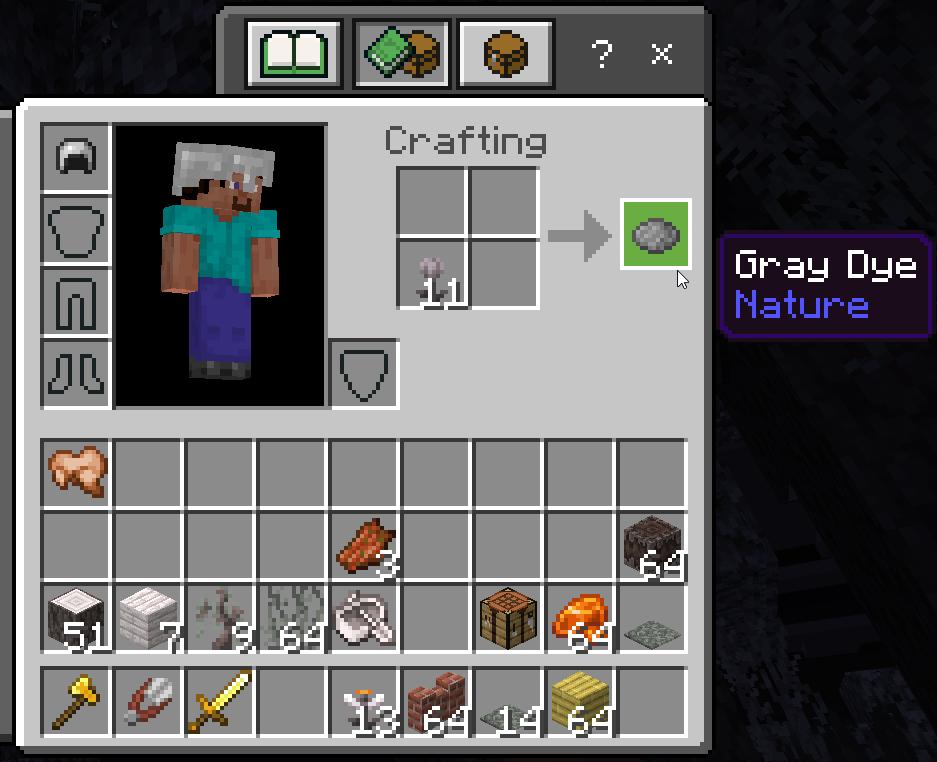This screenshot has height=762, width=937.
Task: Choose the shears in the hotbar
Action: click(x=148, y=699)
